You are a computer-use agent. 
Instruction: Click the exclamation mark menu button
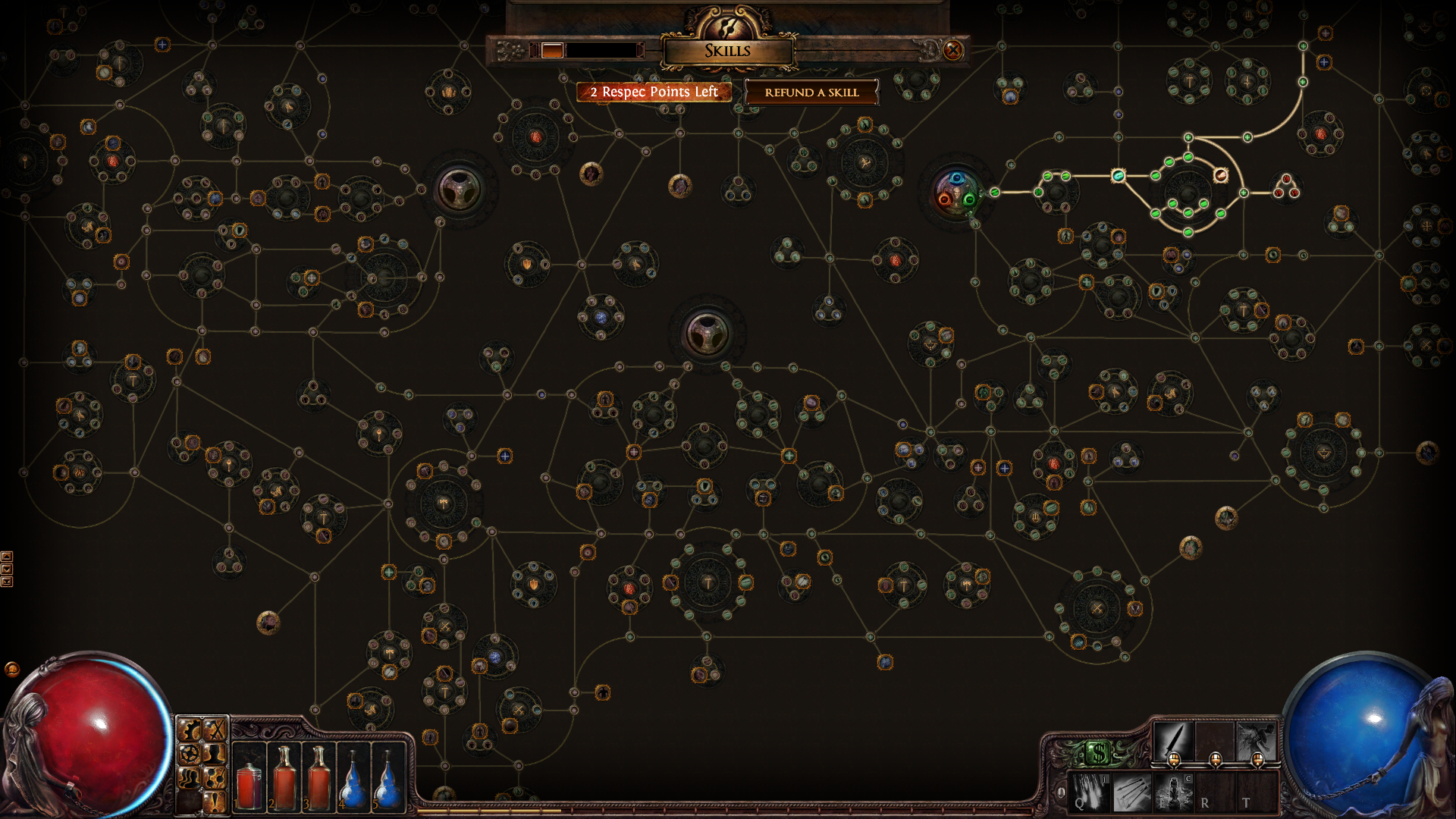pyautogui.click(x=215, y=802)
